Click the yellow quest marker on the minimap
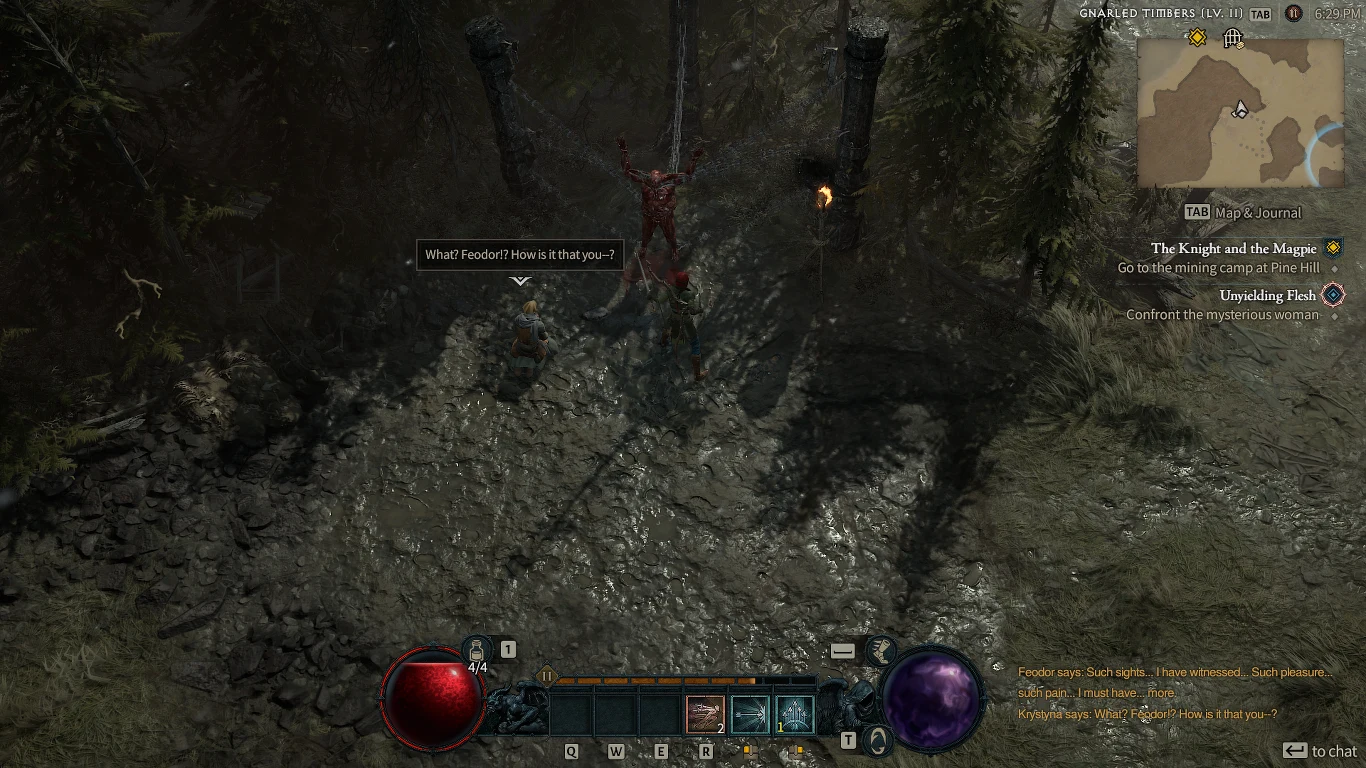The height and width of the screenshot is (768, 1366). 1197,37
